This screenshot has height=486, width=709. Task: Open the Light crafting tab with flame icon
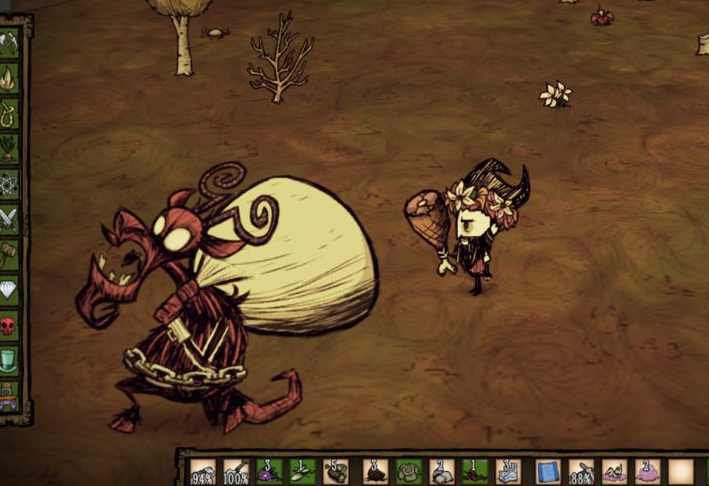[10, 78]
